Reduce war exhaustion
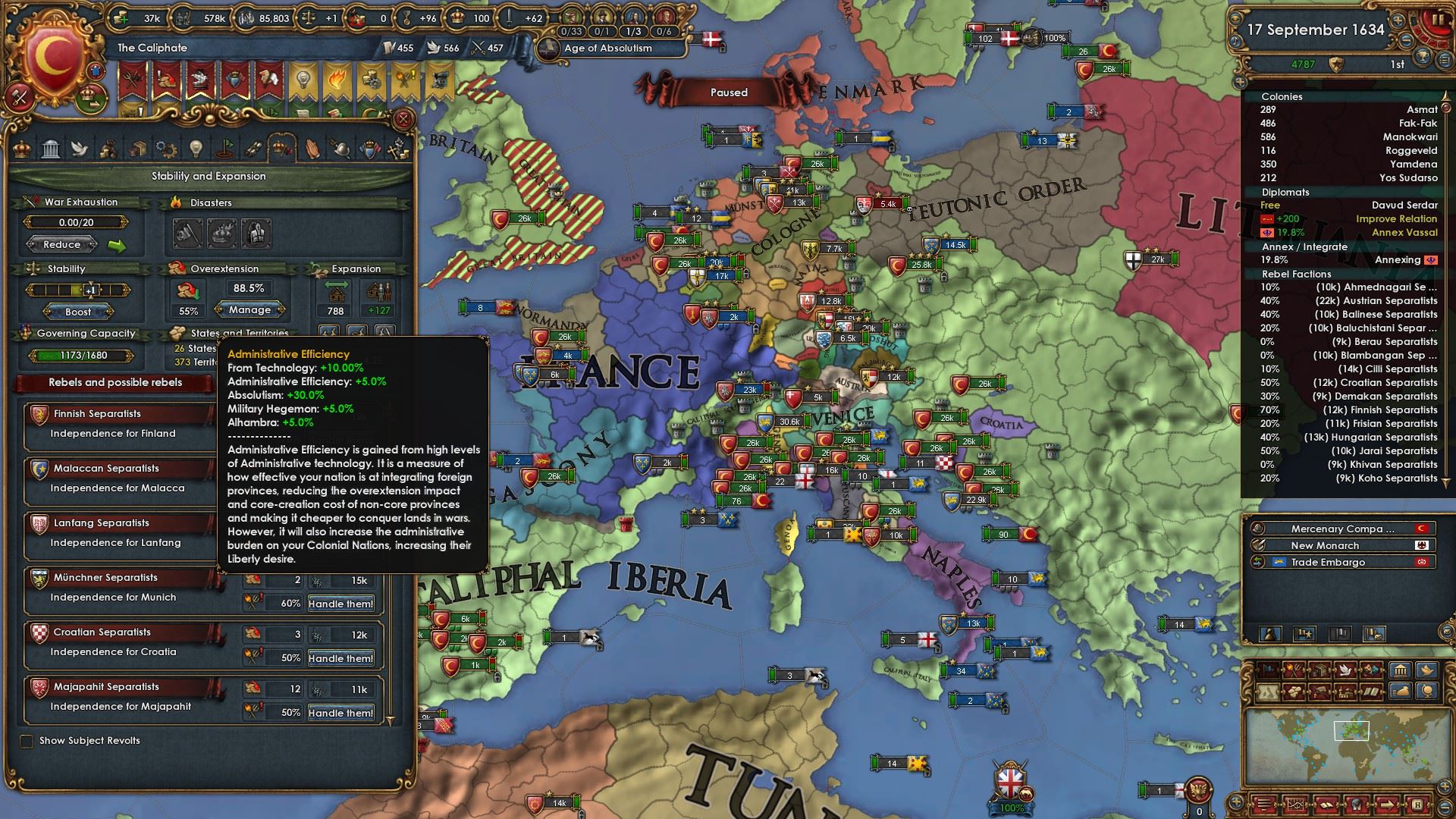This screenshot has height=819, width=1456. pyautogui.click(x=62, y=244)
